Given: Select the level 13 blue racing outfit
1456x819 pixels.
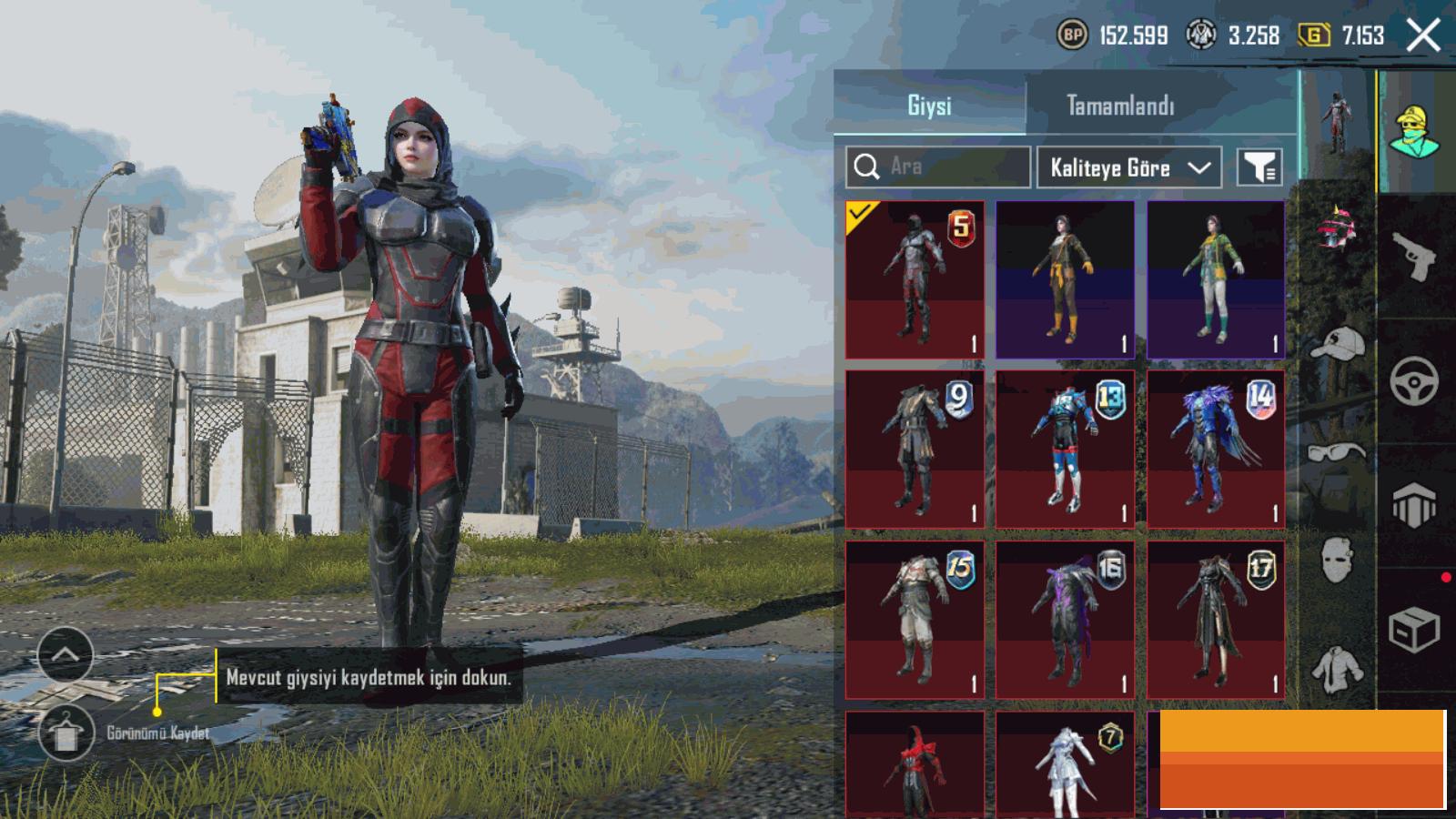Looking at the screenshot, I should 1065,449.
